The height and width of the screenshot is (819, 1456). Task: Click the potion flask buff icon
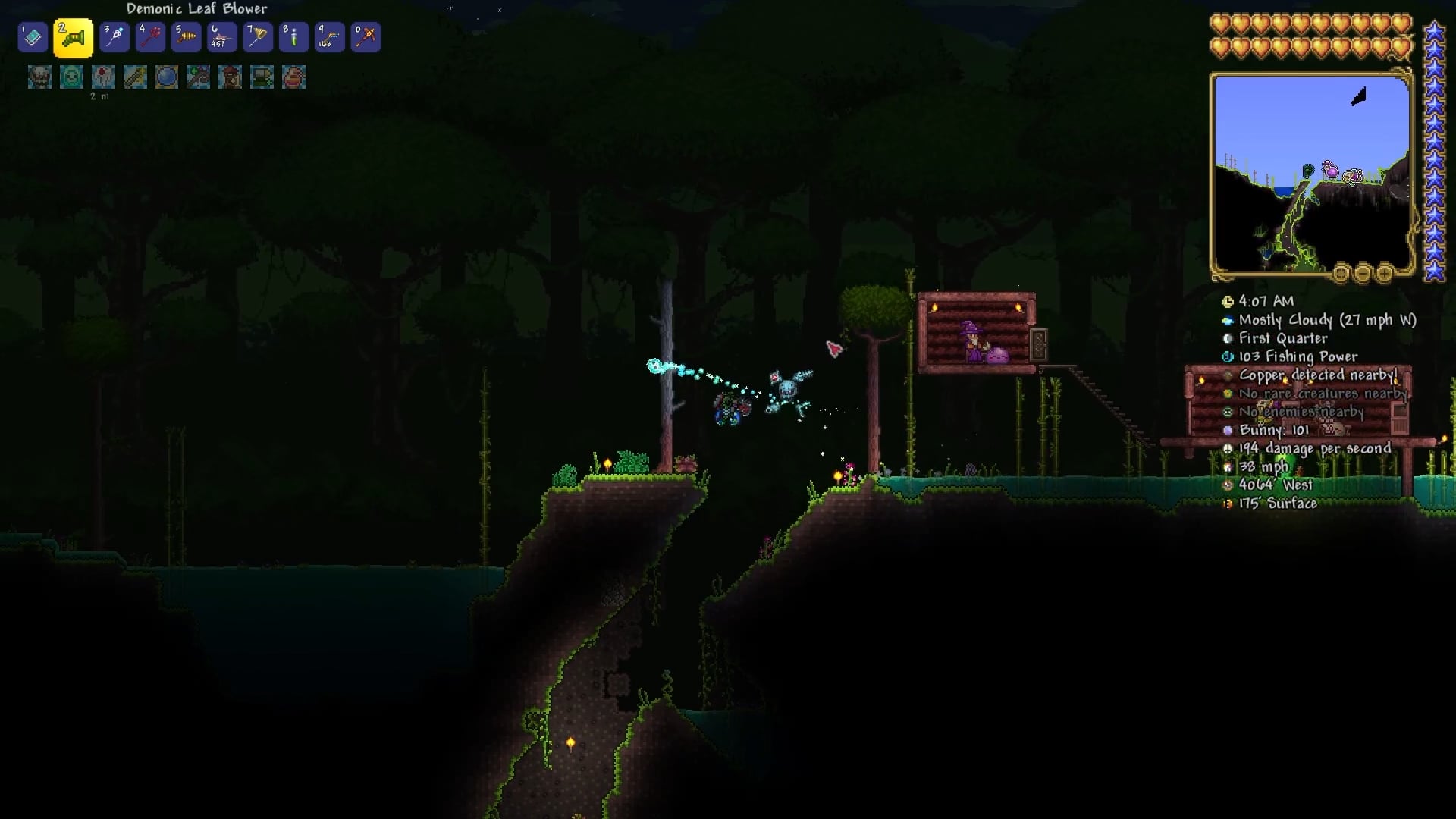tap(293, 77)
